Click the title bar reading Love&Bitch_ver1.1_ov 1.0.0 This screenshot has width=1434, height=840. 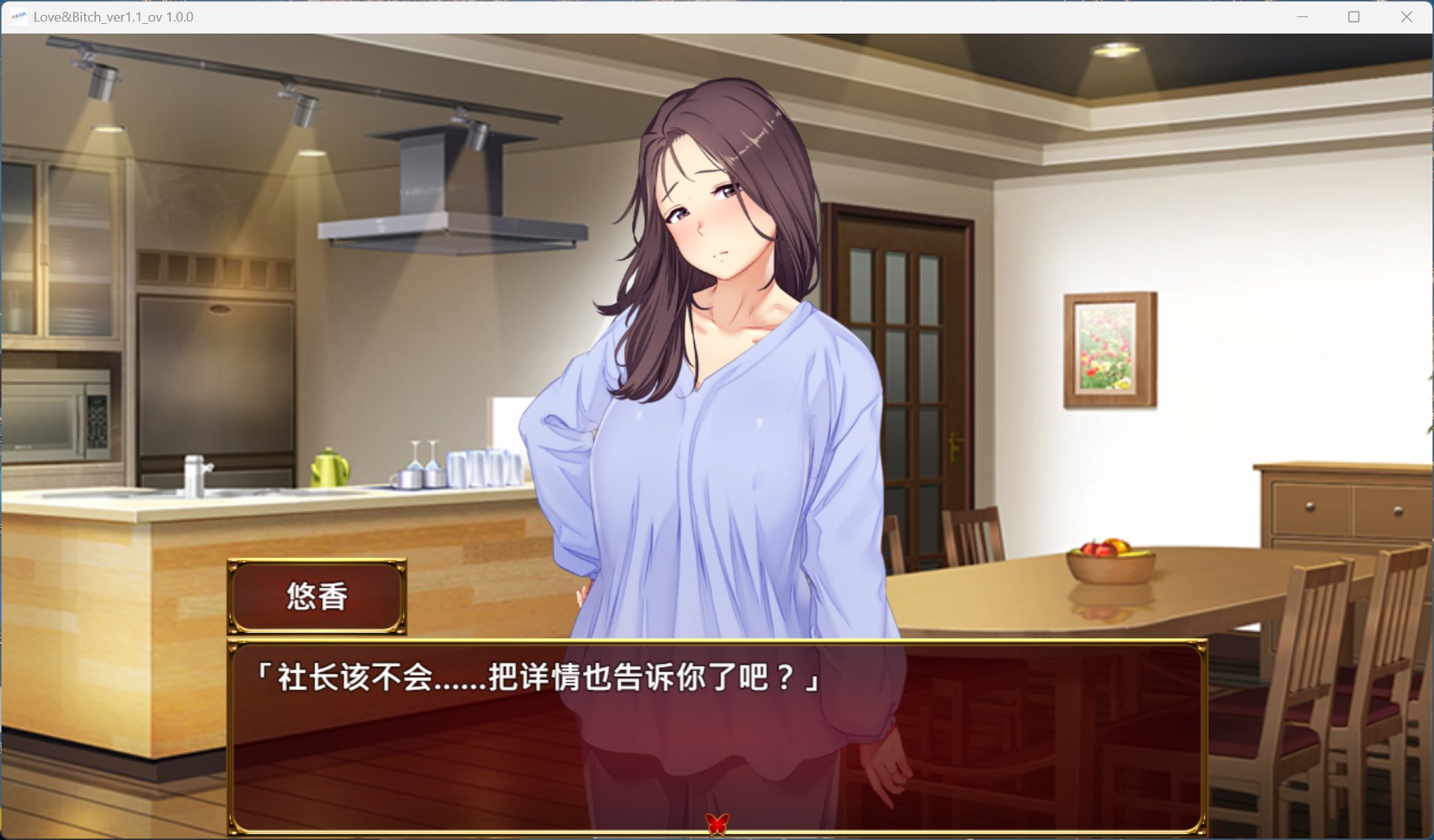pyautogui.click(x=113, y=16)
